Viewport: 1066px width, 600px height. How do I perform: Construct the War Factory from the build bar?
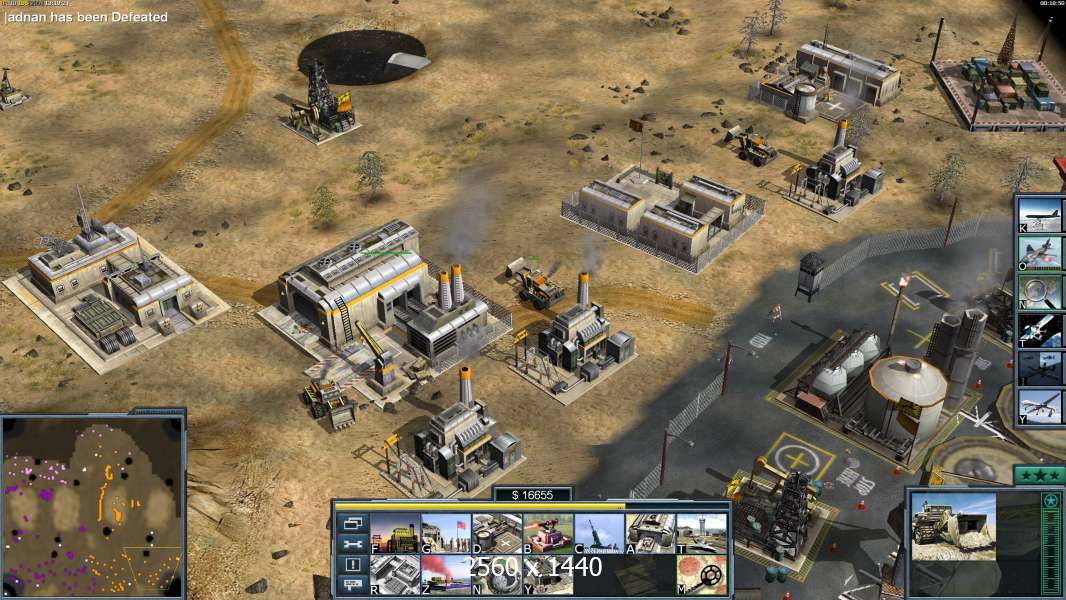[650, 533]
